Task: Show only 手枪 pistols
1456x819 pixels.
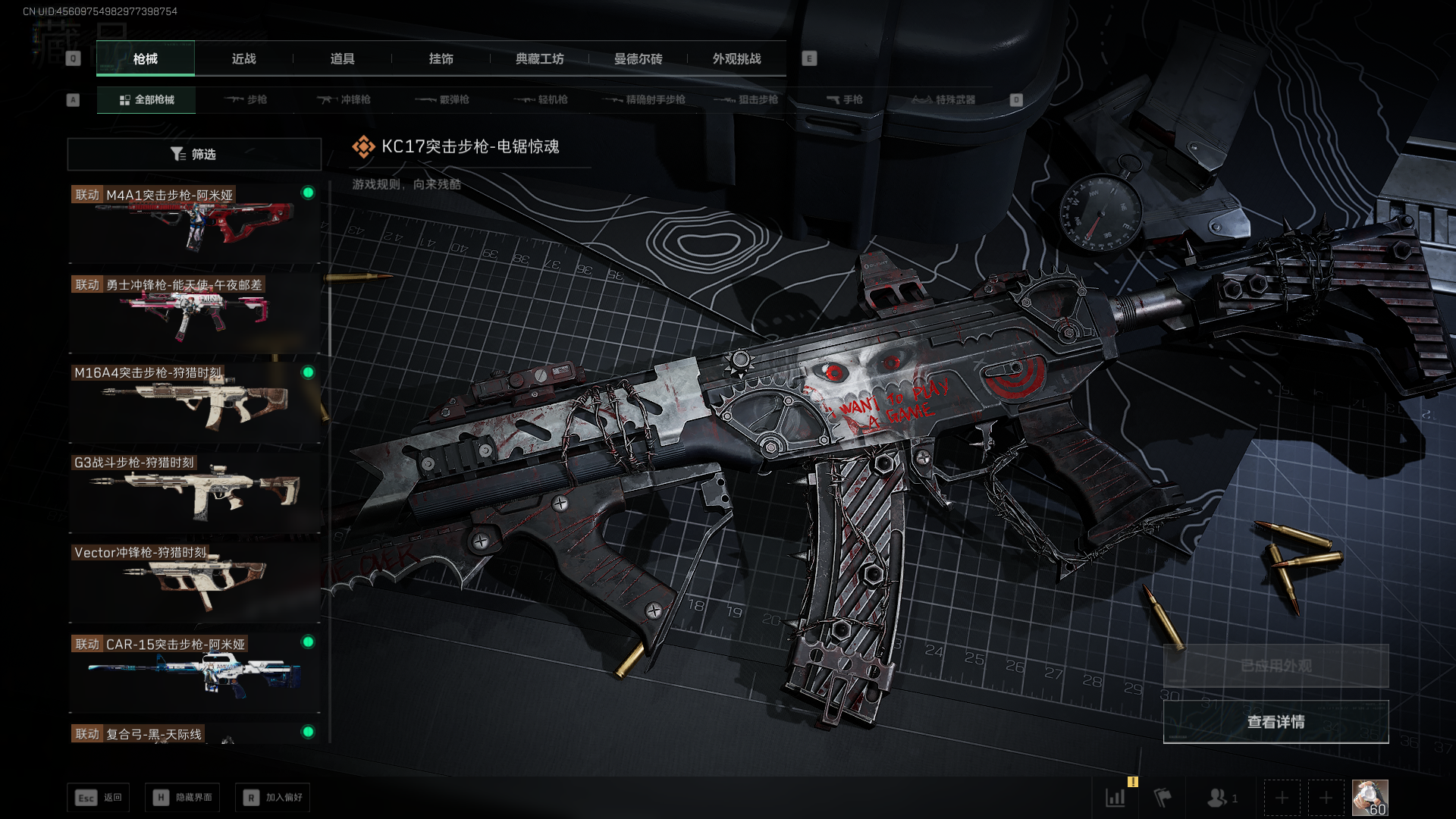Action: coord(844,99)
